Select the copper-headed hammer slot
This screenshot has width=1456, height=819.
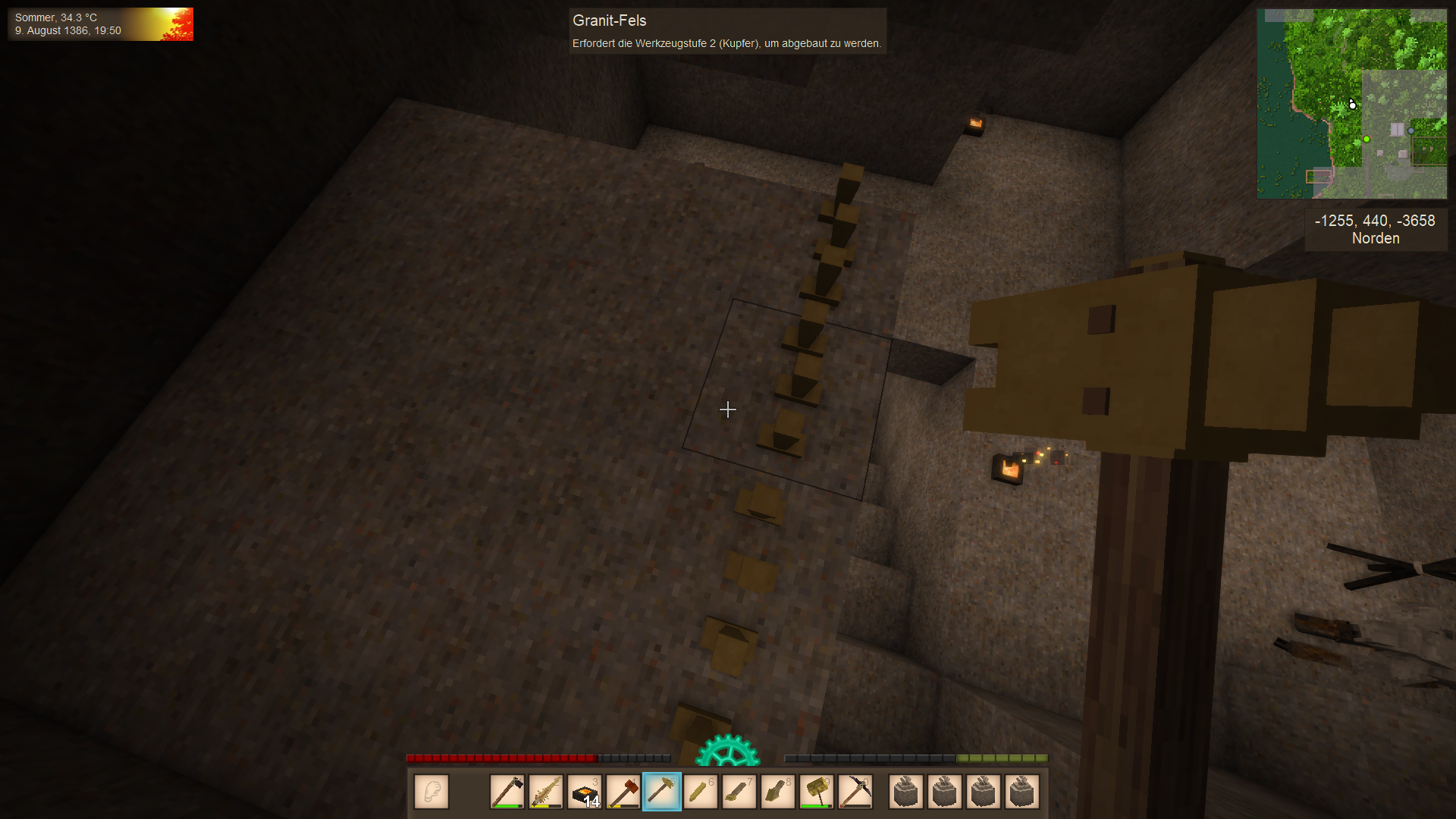(x=623, y=792)
